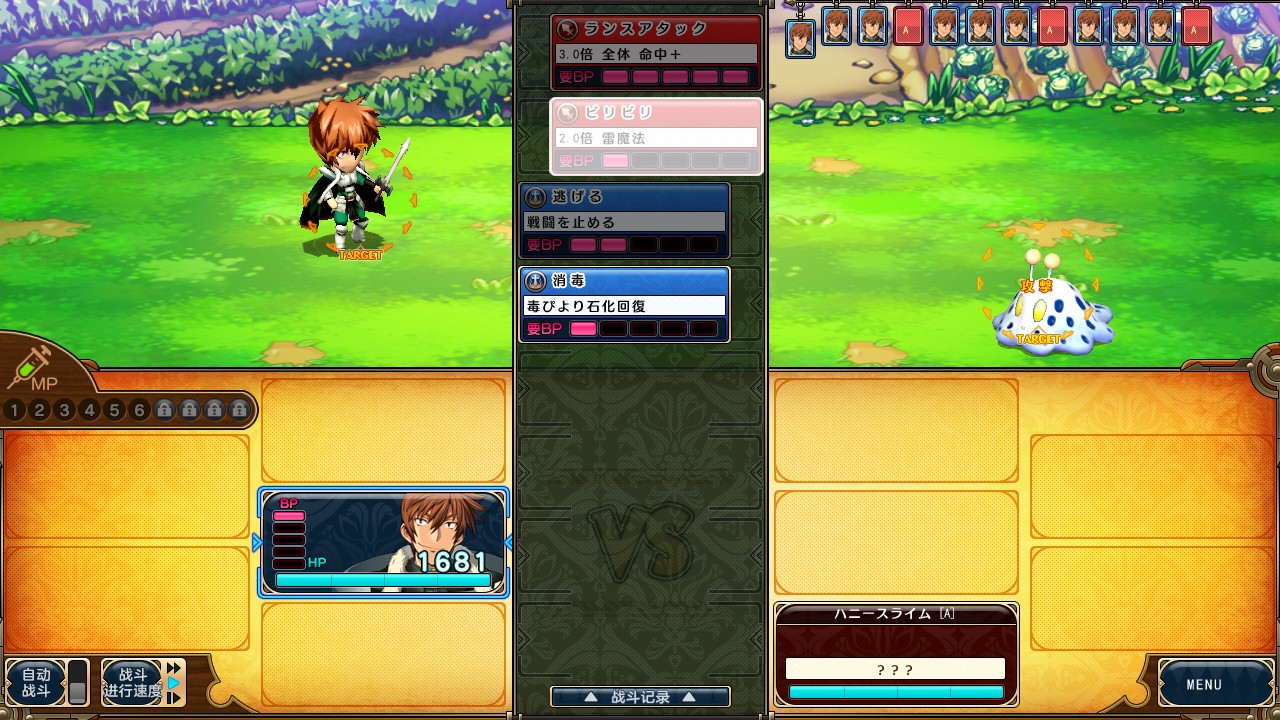Select the ハニースライム enemy info panel
The image size is (1280, 720).
896,654
